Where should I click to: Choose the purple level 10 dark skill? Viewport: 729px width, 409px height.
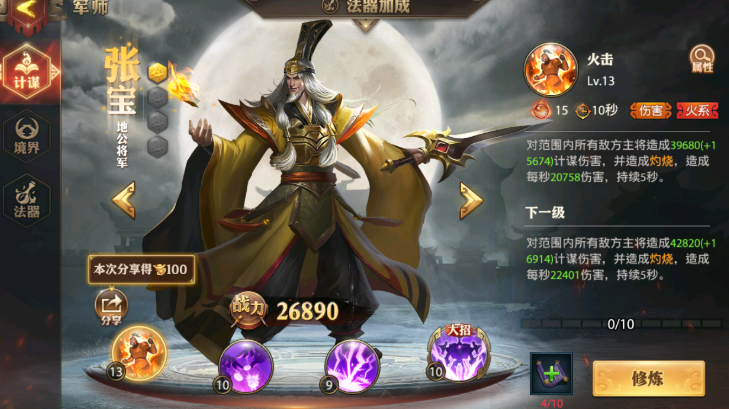(245, 363)
